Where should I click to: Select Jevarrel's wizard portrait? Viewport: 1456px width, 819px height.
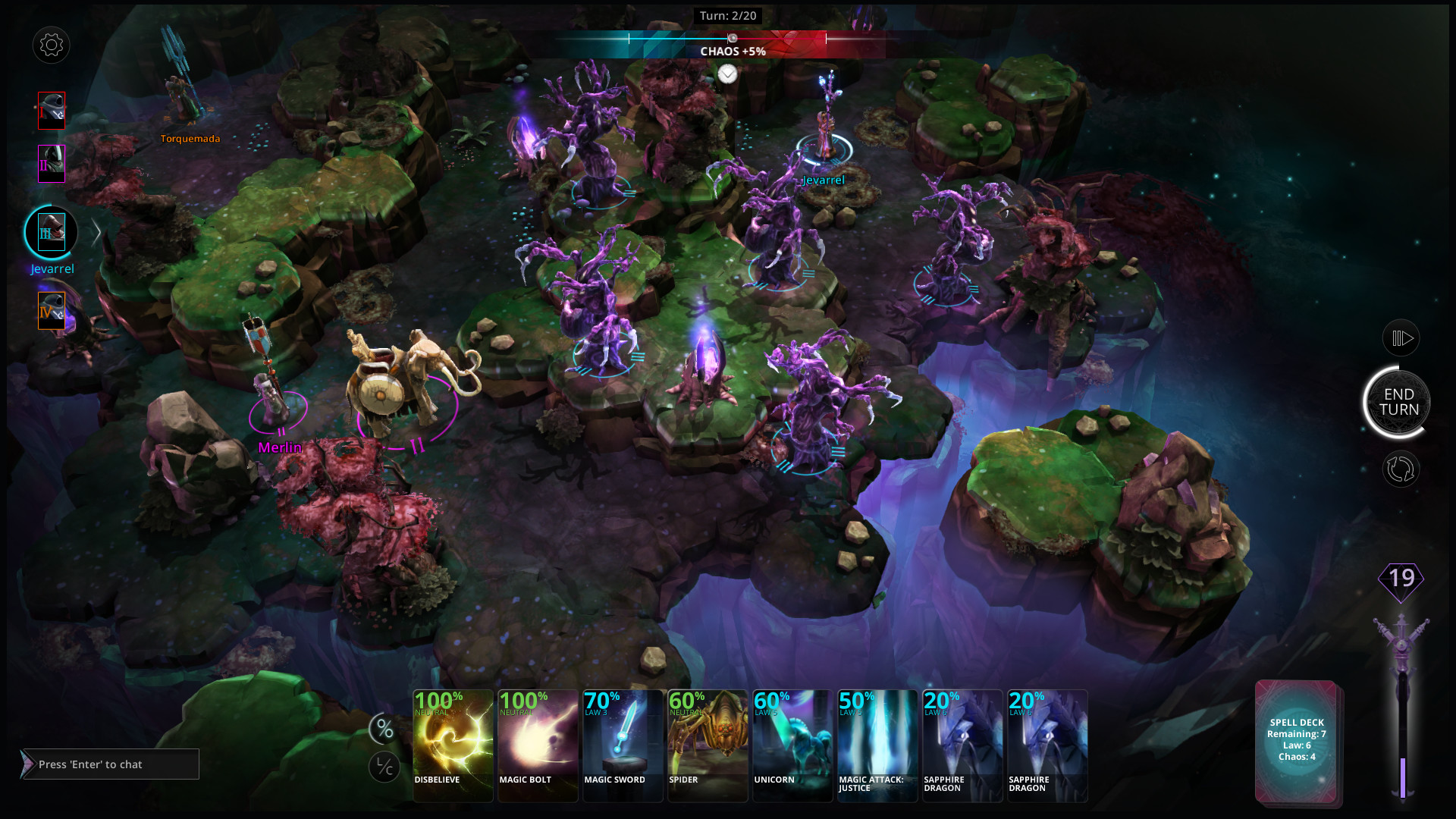pos(52,233)
